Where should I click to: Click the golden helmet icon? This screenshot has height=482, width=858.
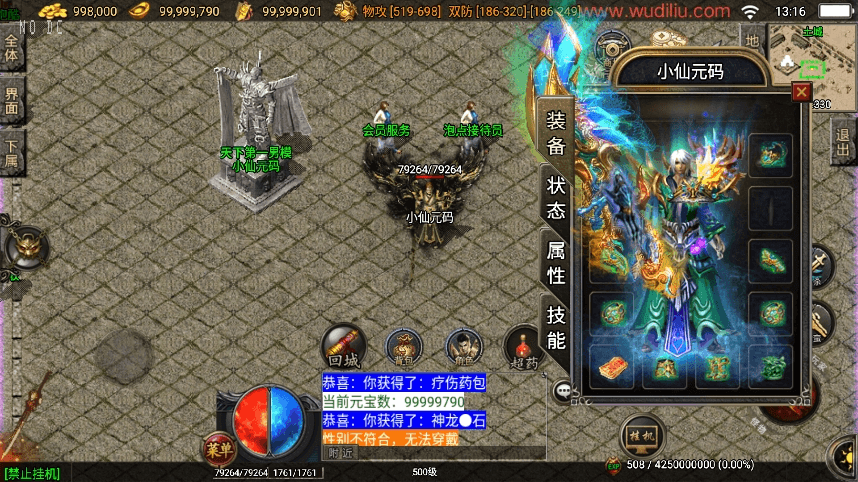pyautogui.click(x=26, y=246)
